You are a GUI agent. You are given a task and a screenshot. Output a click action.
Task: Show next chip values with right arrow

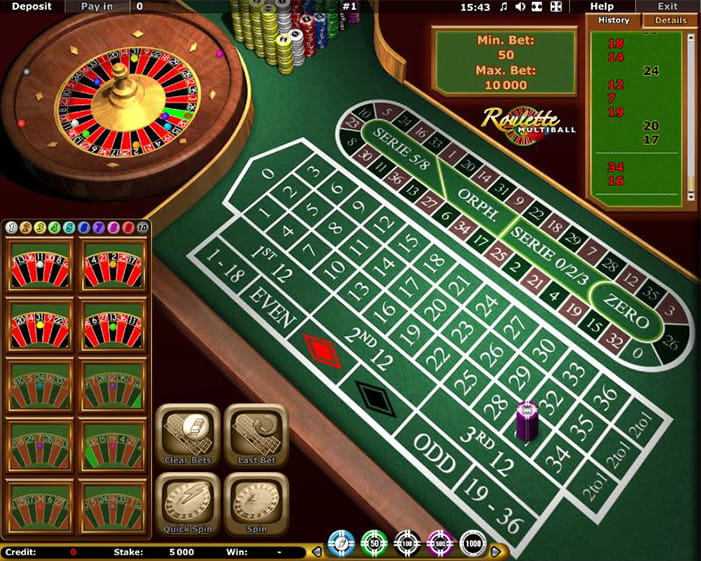coord(497,550)
